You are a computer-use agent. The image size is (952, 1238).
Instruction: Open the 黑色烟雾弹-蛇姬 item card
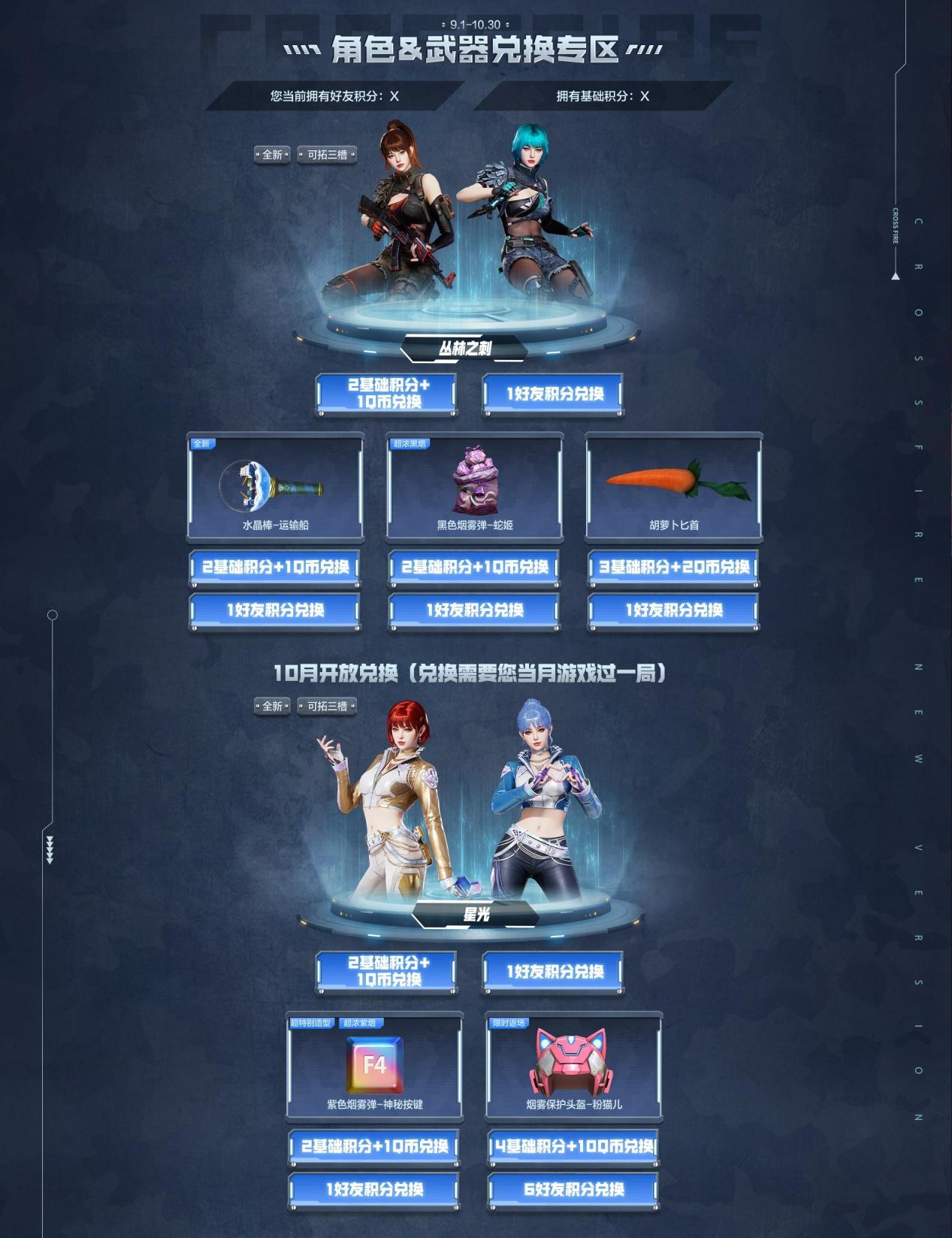[x=474, y=486]
